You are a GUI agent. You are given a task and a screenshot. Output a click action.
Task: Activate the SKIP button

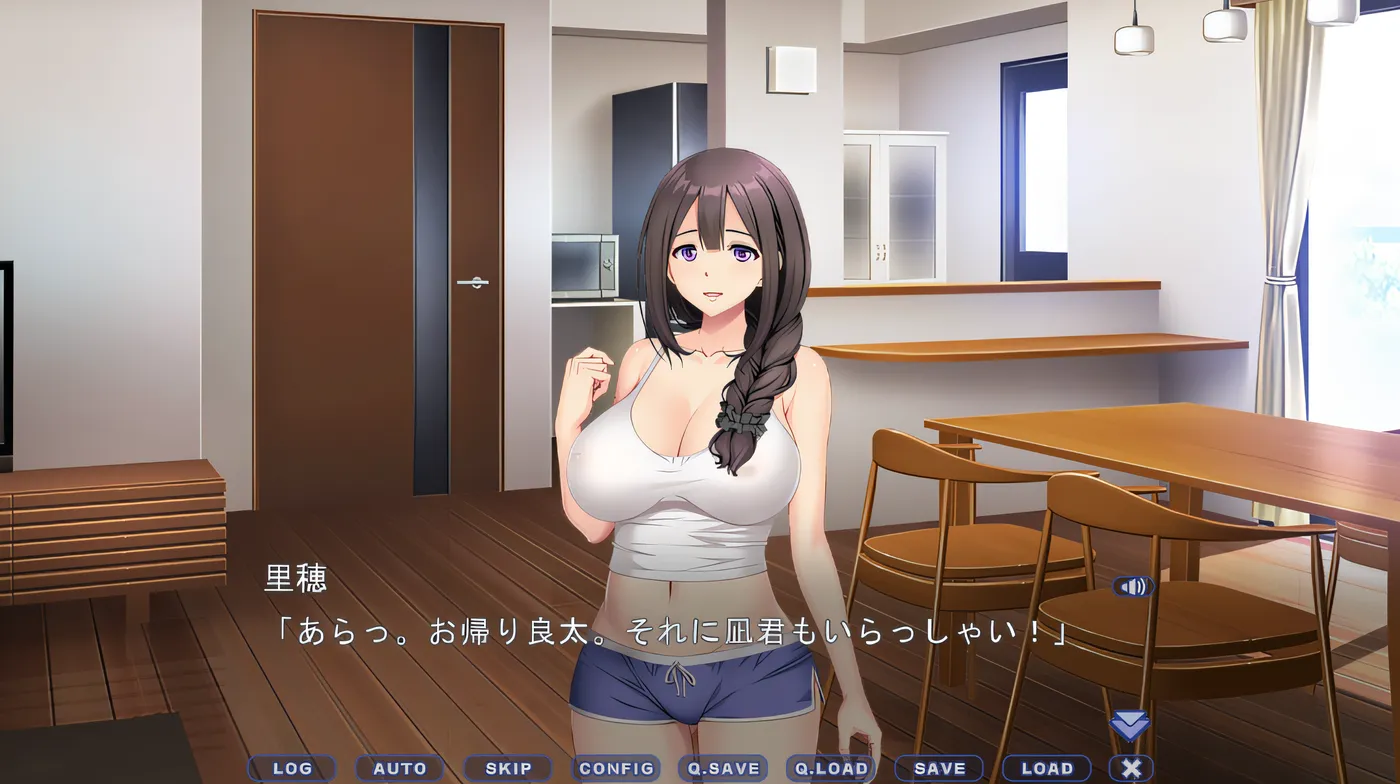click(508, 769)
